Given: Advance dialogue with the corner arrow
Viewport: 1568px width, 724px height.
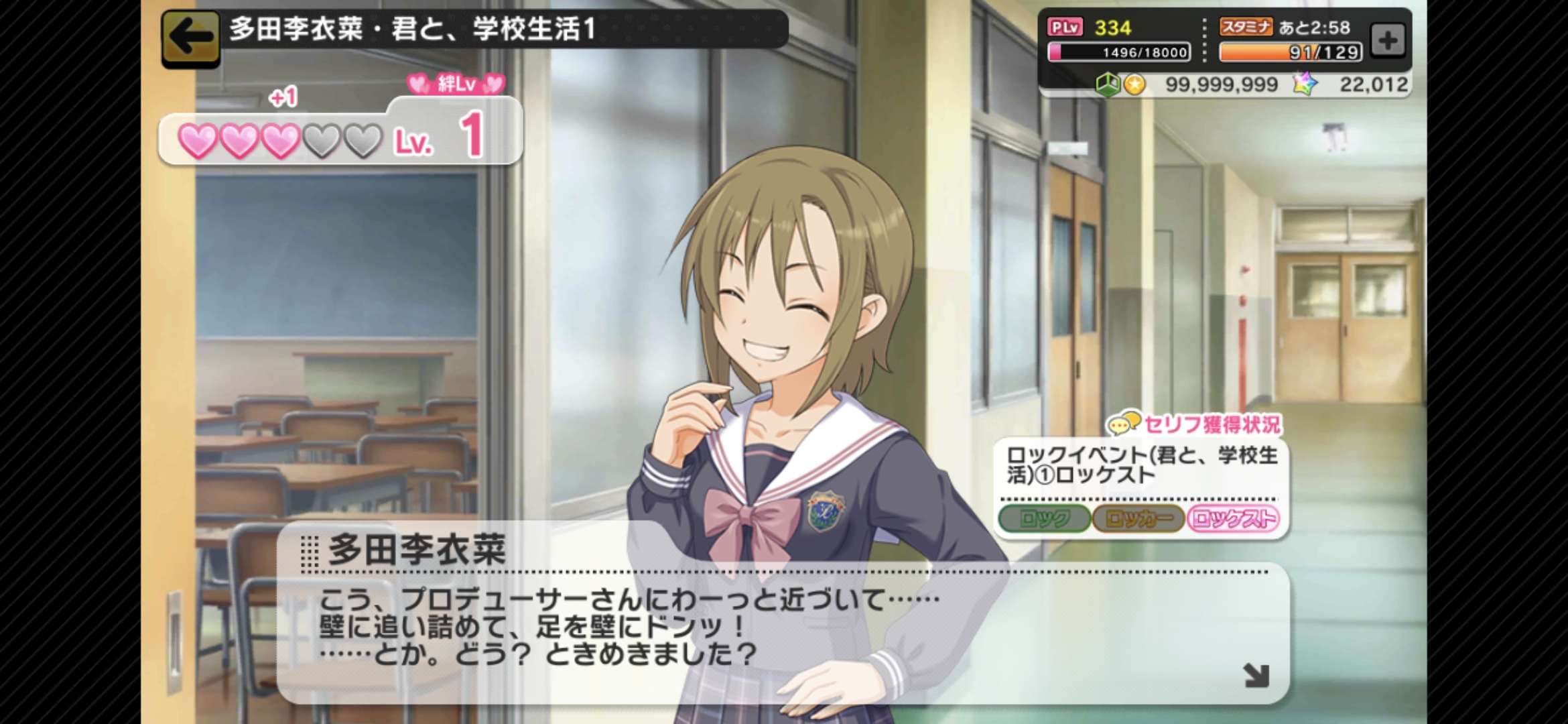Looking at the screenshot, I should click(1256, 675).
